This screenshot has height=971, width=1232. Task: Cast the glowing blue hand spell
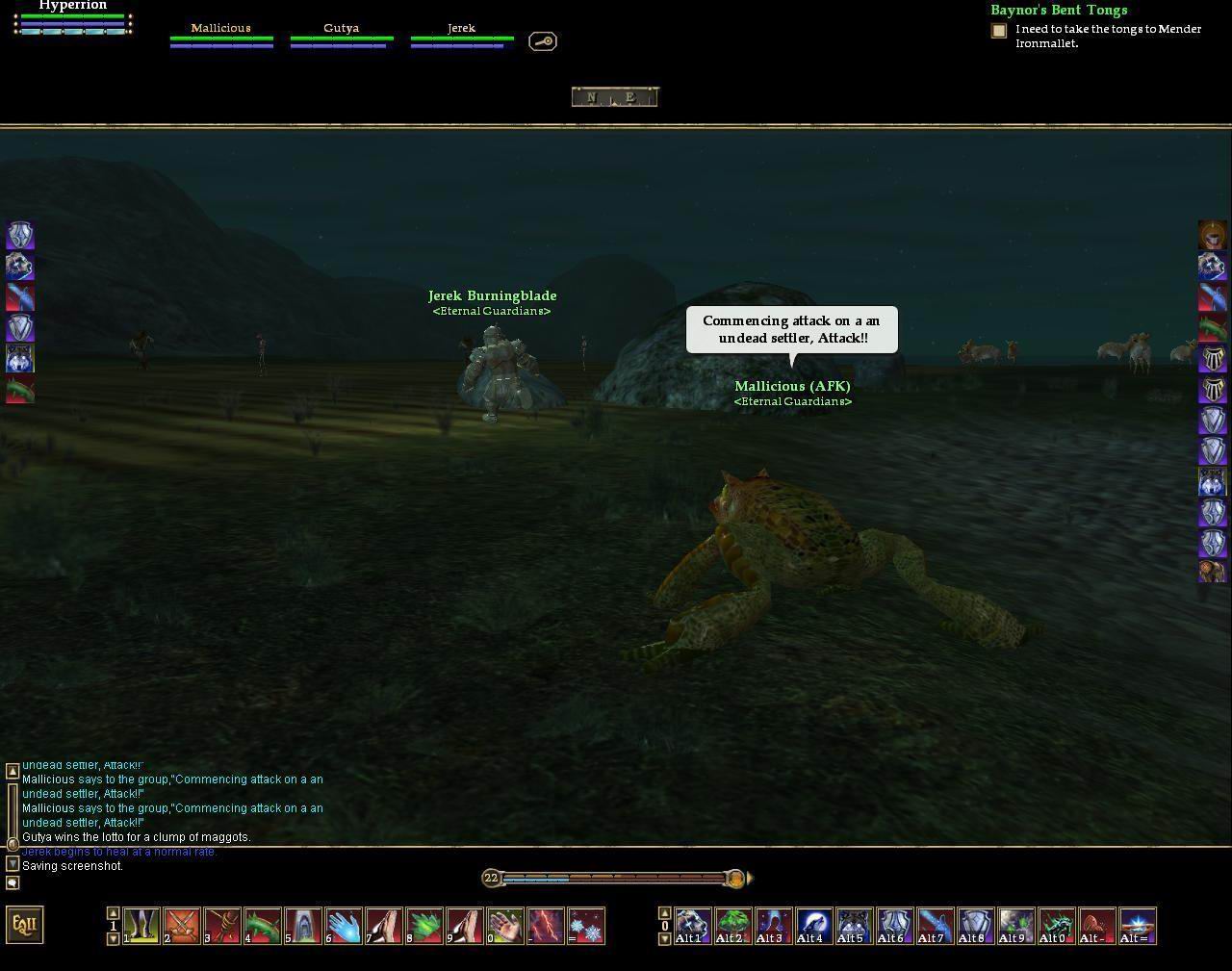344,926
